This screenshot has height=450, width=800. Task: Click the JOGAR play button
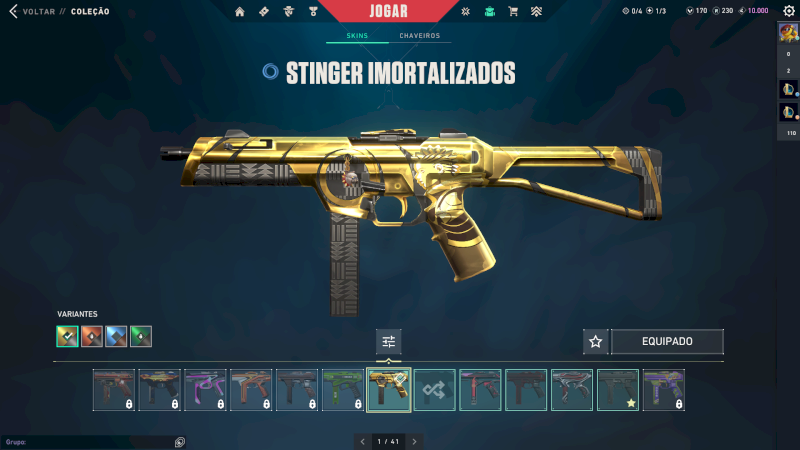(399, 11)
